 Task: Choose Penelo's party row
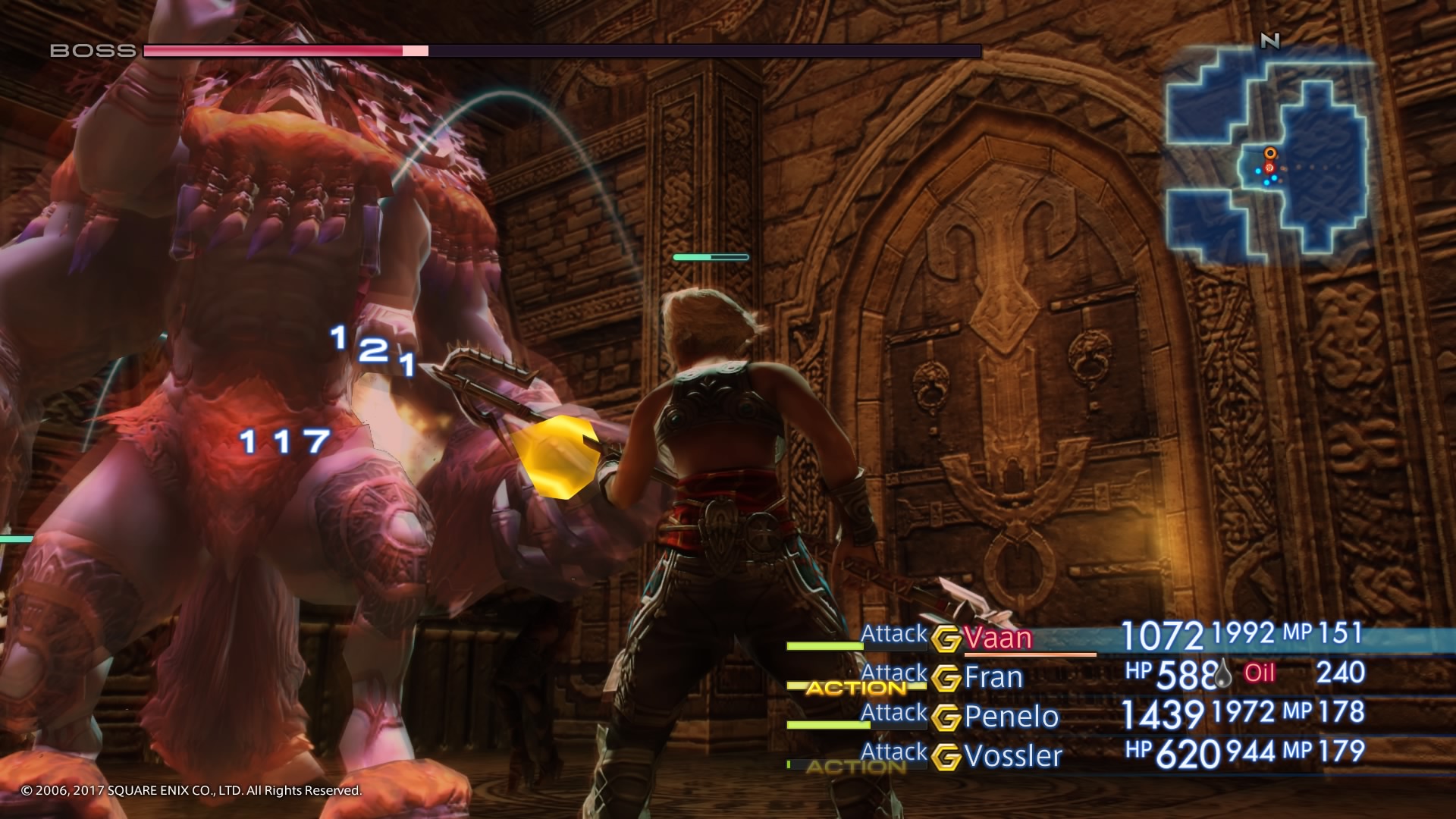[1011, 717]
